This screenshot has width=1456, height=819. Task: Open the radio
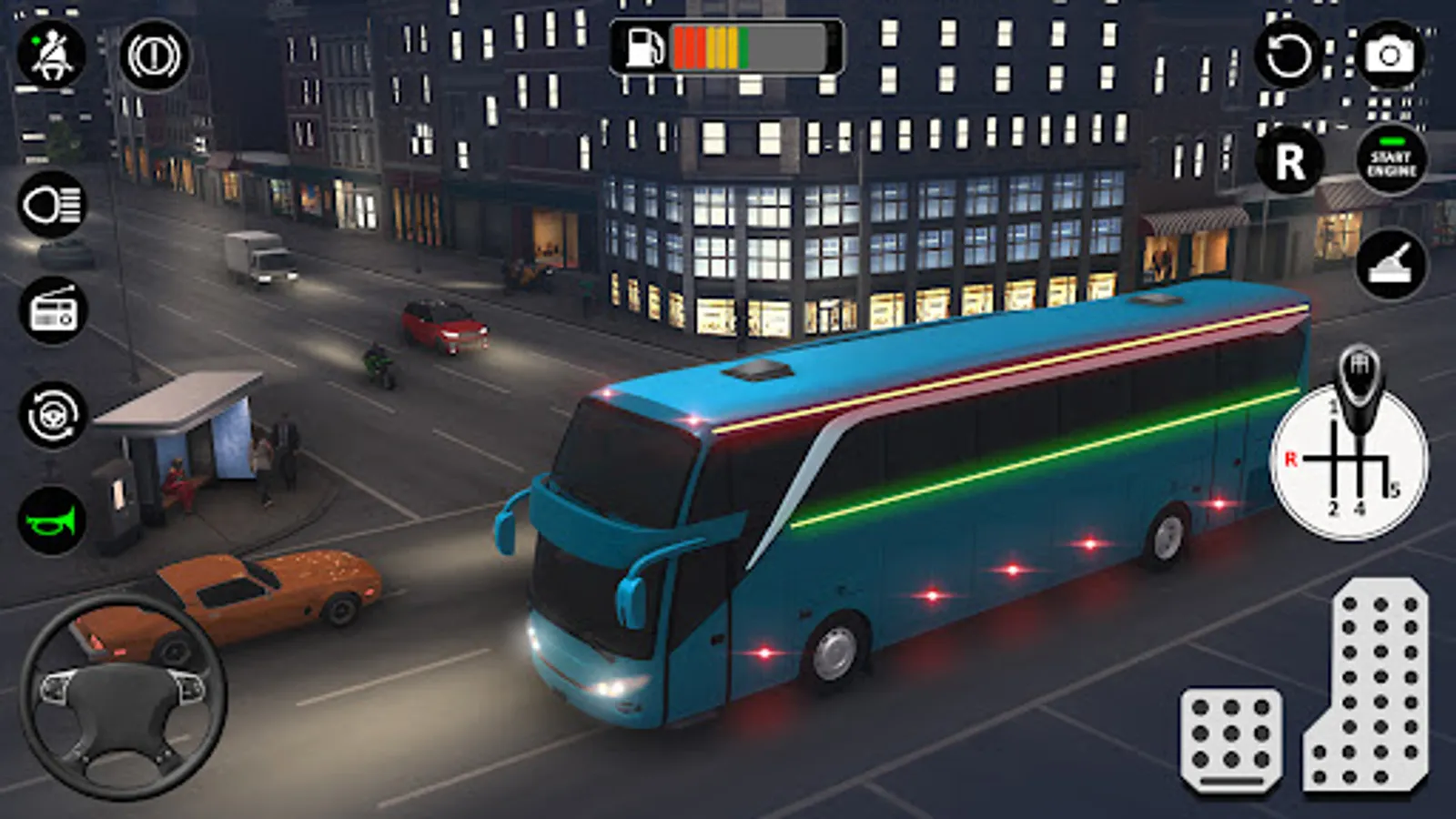coord(52,311)
